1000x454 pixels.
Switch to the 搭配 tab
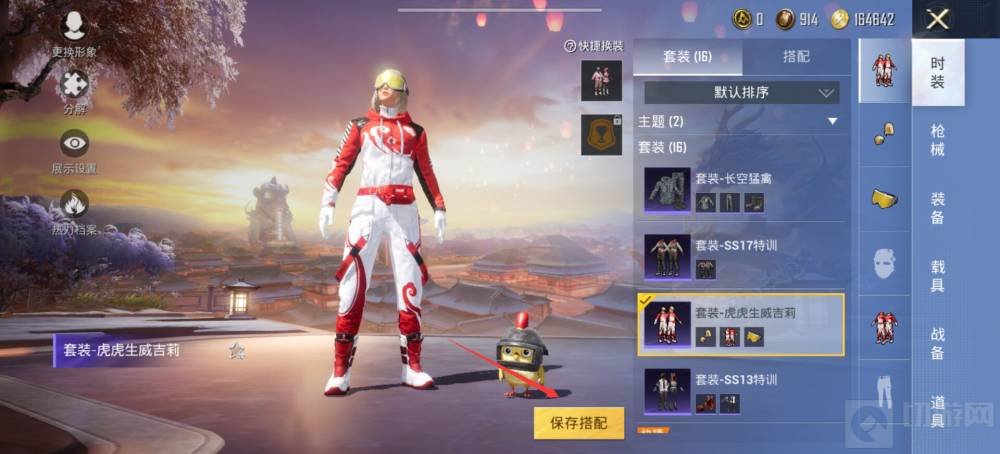795,57
